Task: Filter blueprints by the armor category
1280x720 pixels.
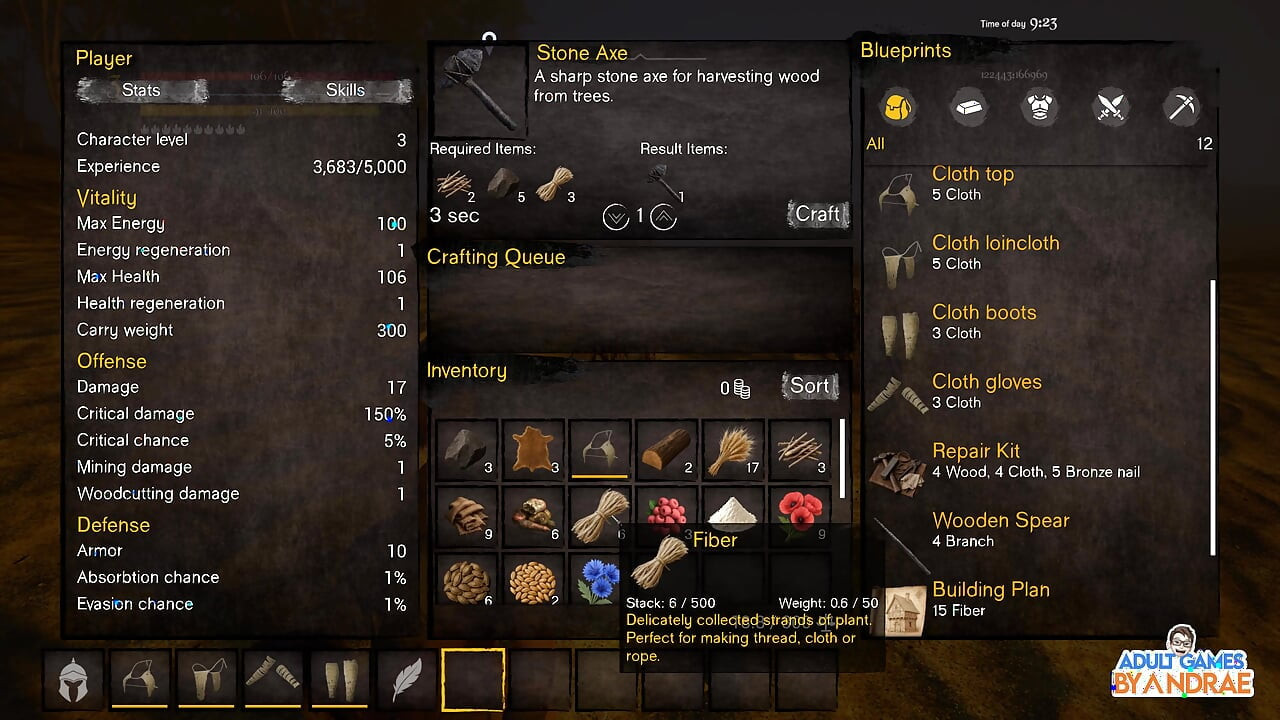Action: click(1040, 107)
